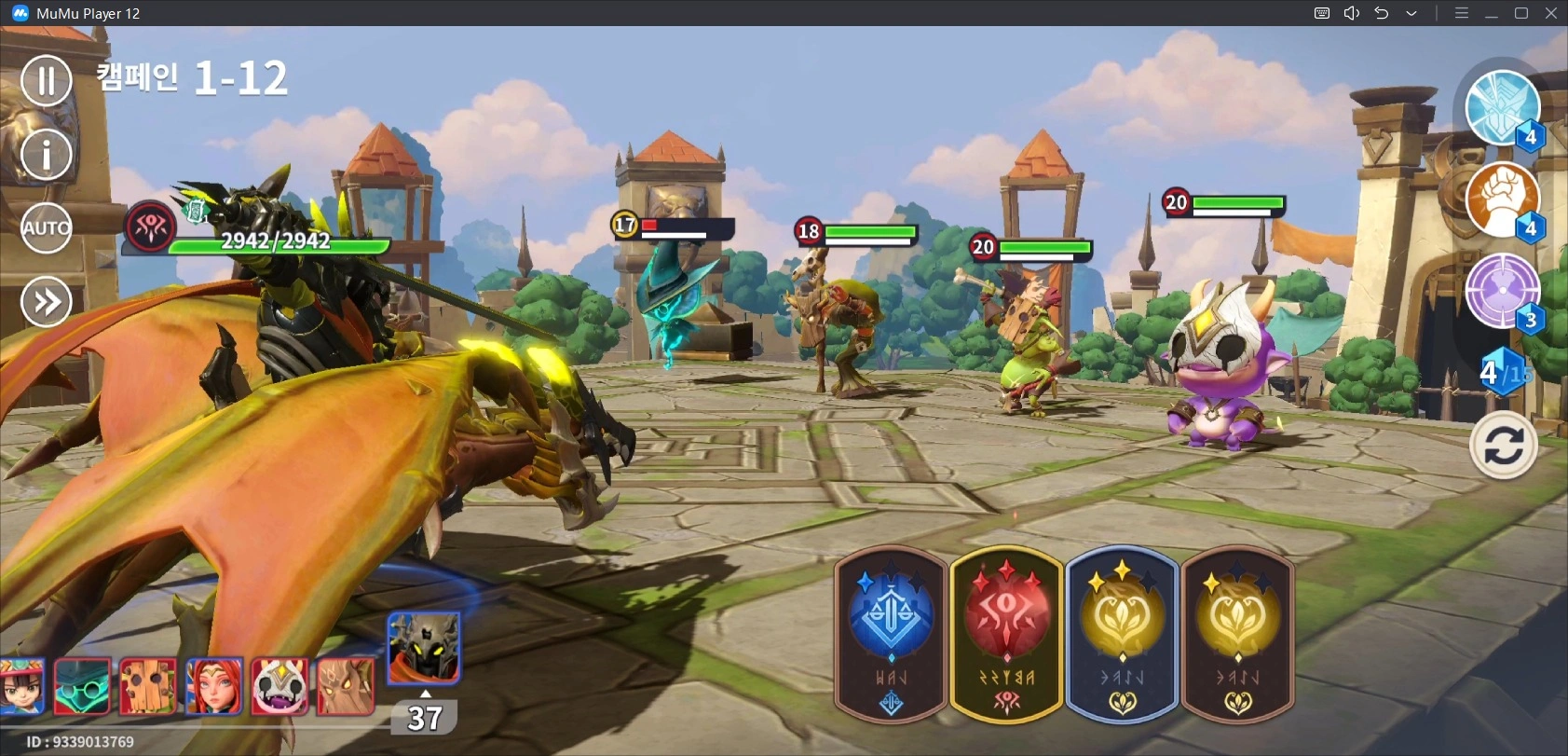Screen dimensions: 1568x756
Task: Select the brown-framed gold heart card
Action: [x=1237, y=634]
